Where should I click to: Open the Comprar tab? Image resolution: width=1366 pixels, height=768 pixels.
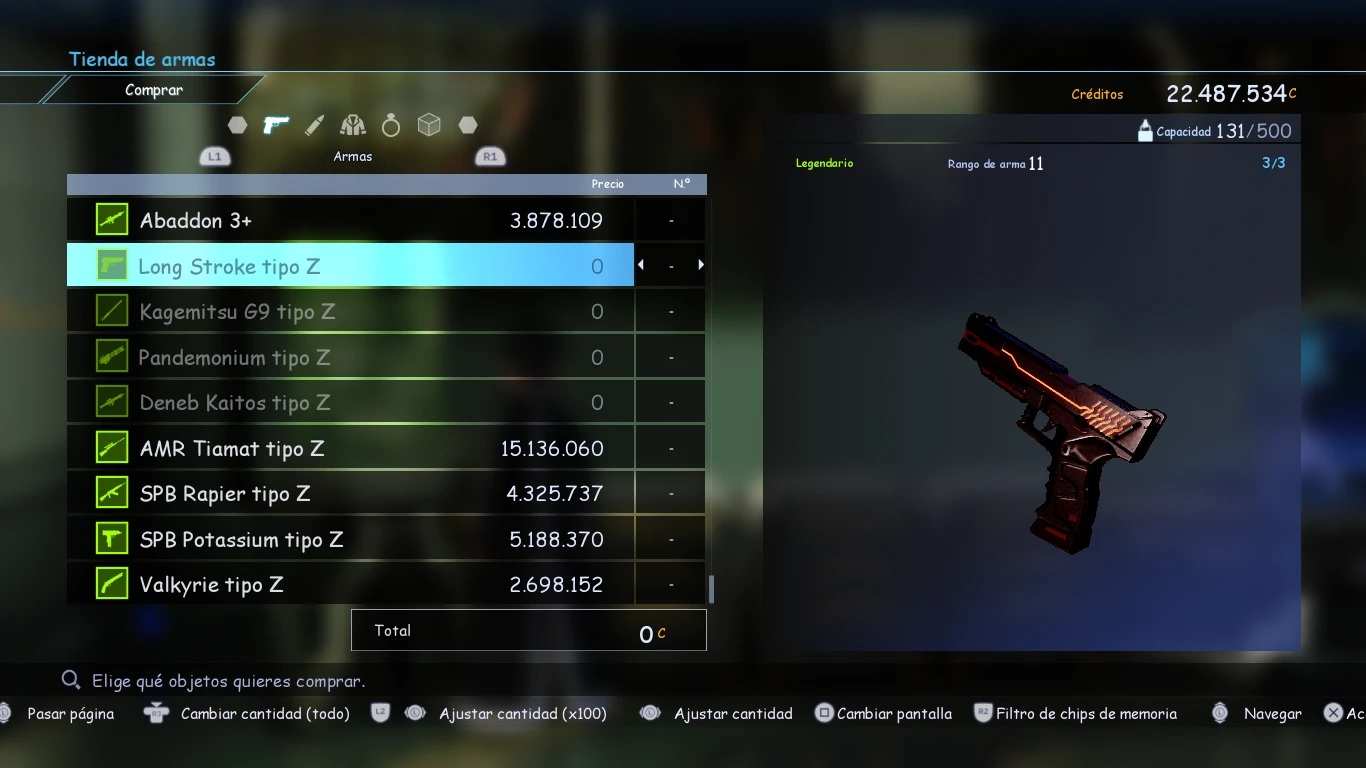154,90
